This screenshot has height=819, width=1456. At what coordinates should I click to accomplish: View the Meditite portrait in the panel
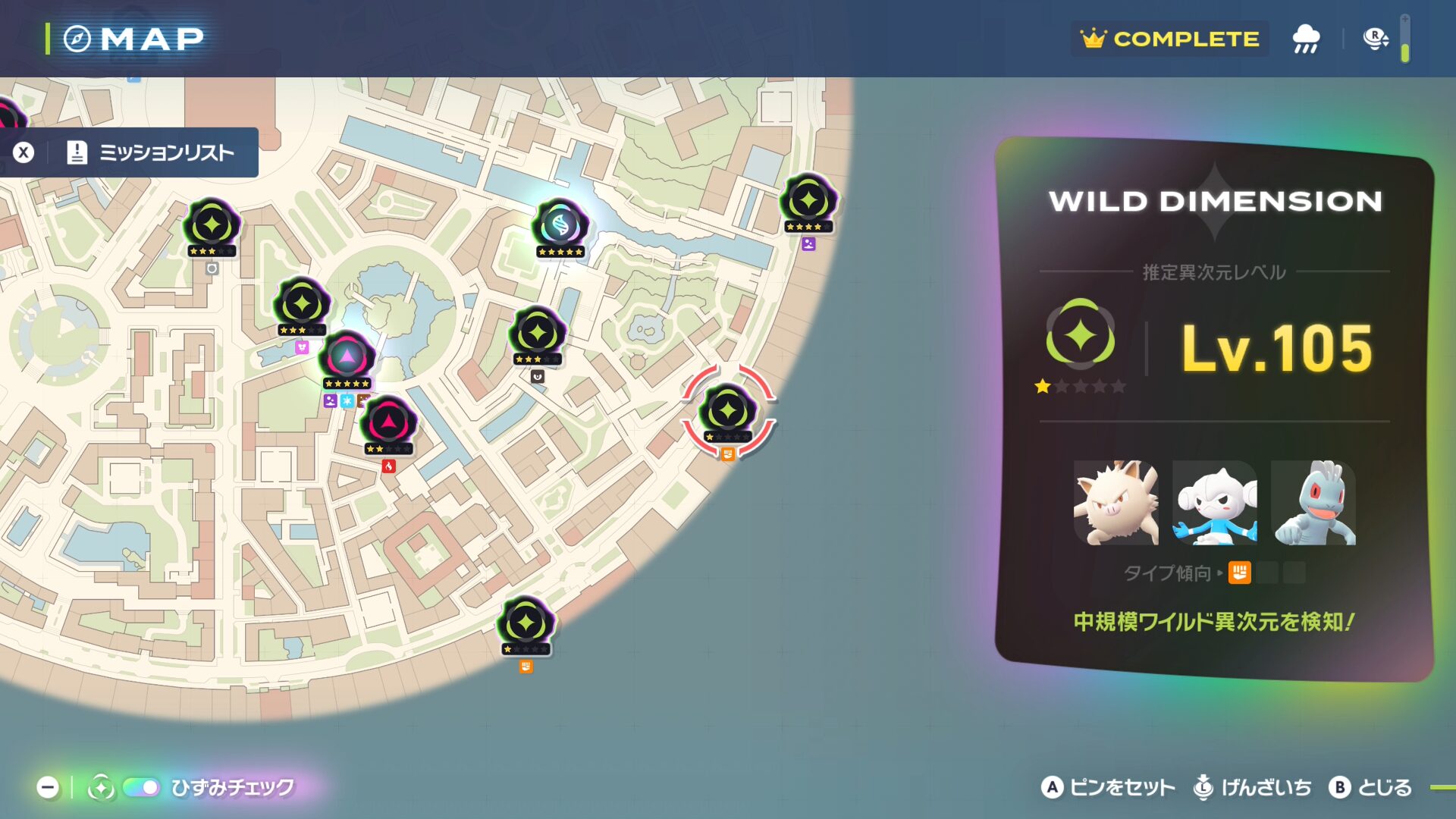[x=1214, y=503]
